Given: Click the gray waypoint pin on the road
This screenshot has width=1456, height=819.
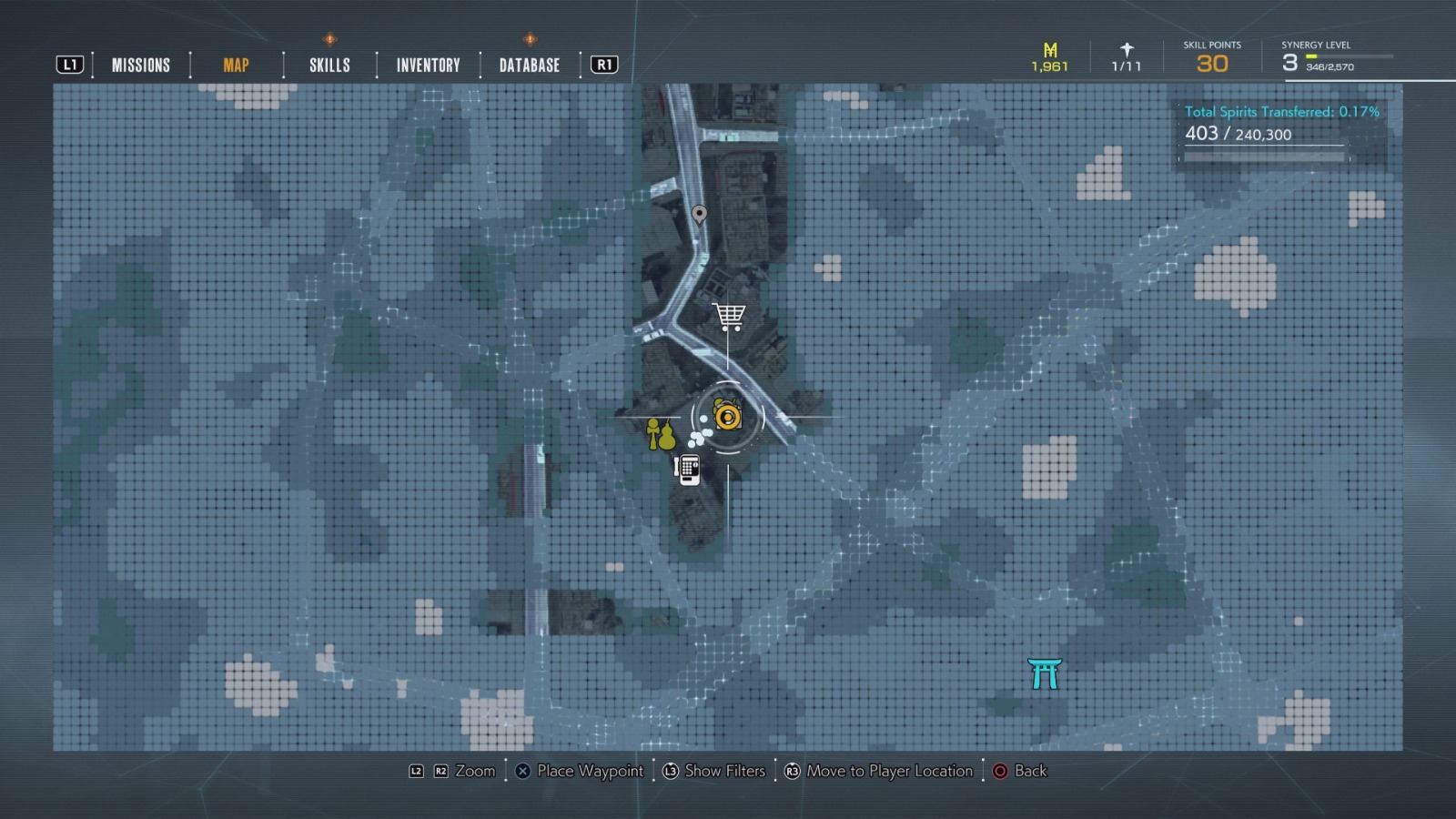Looking at the screenshot, I should 699,217.
